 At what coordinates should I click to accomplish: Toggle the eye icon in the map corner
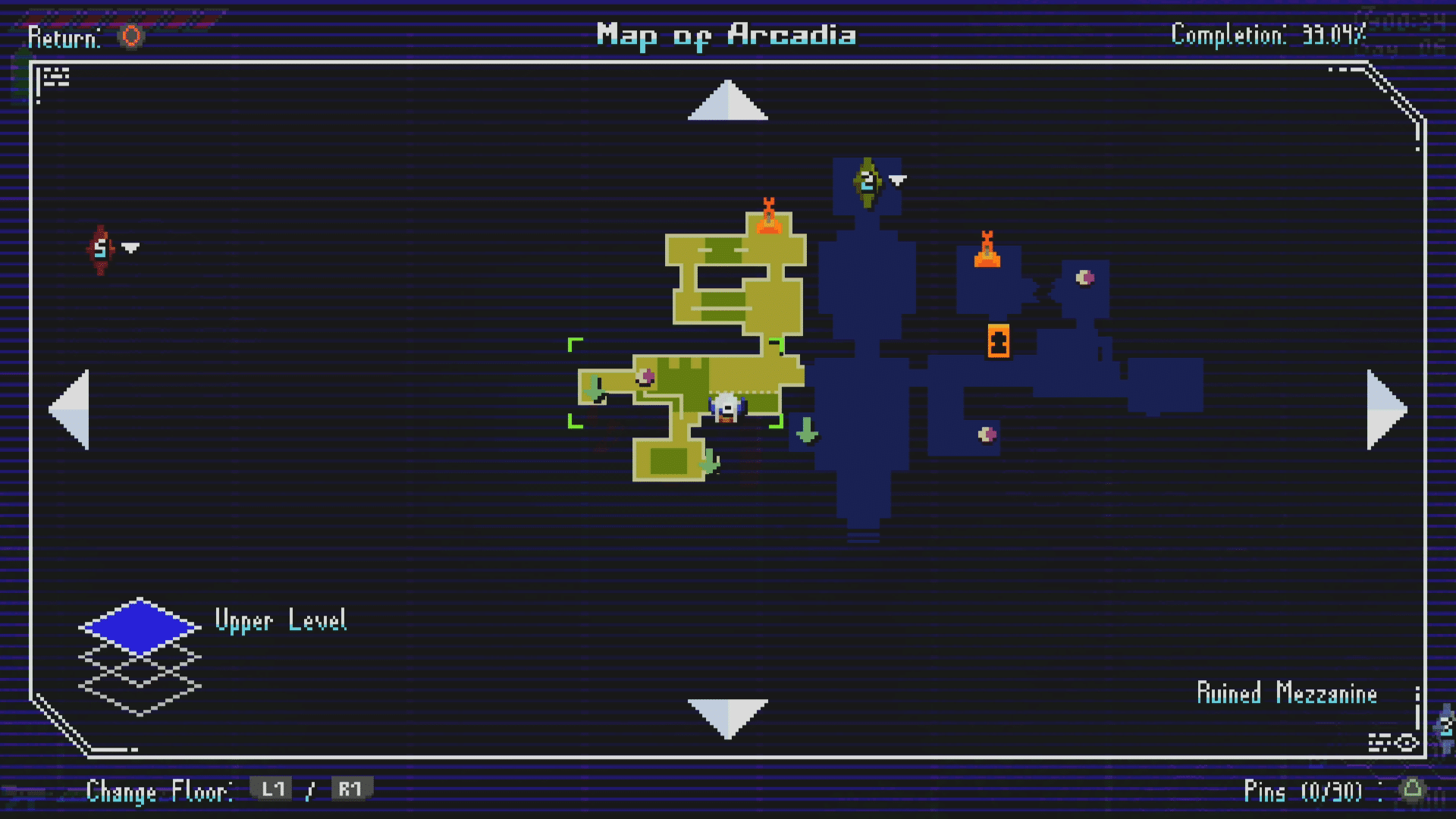[x=1407, y=742]
